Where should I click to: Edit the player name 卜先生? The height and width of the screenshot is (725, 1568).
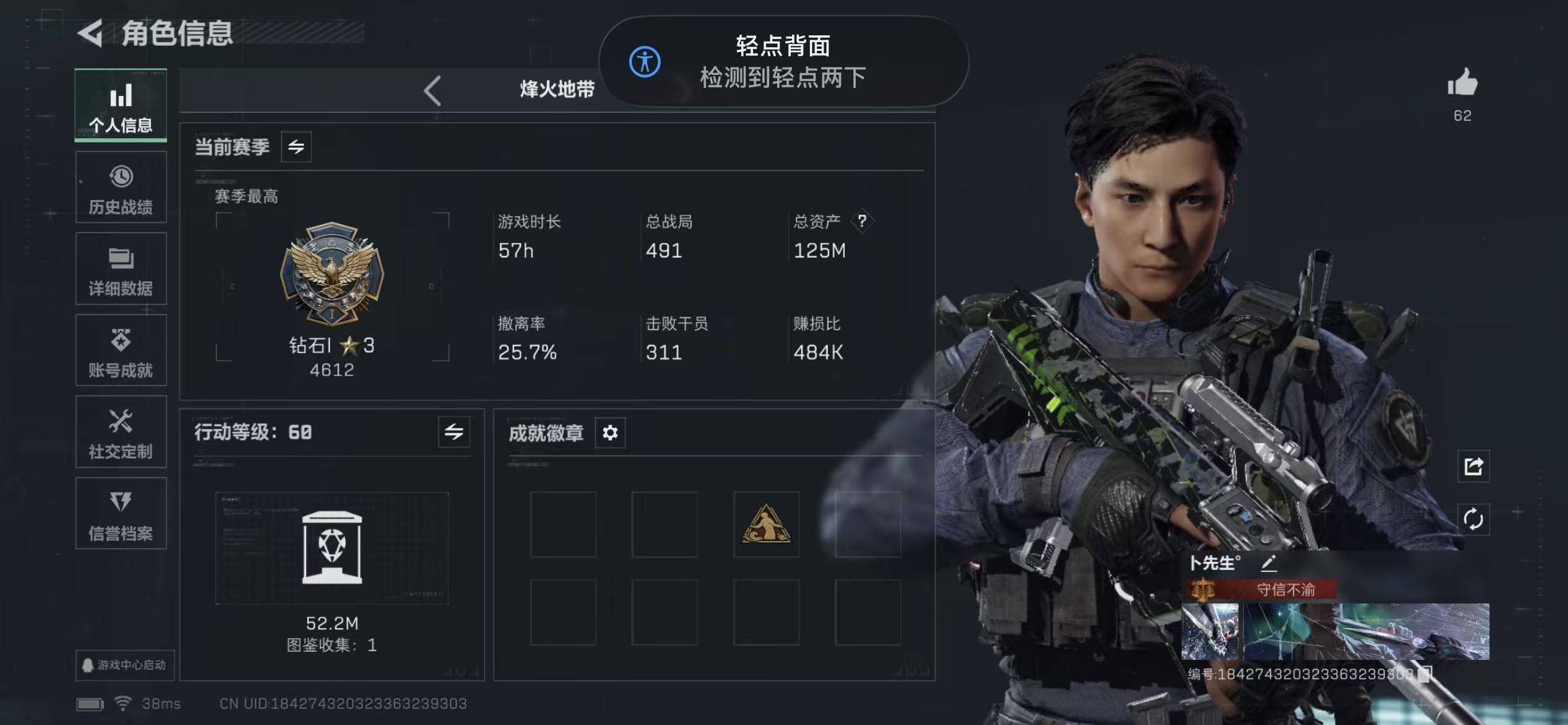(x=1268, y=563)
